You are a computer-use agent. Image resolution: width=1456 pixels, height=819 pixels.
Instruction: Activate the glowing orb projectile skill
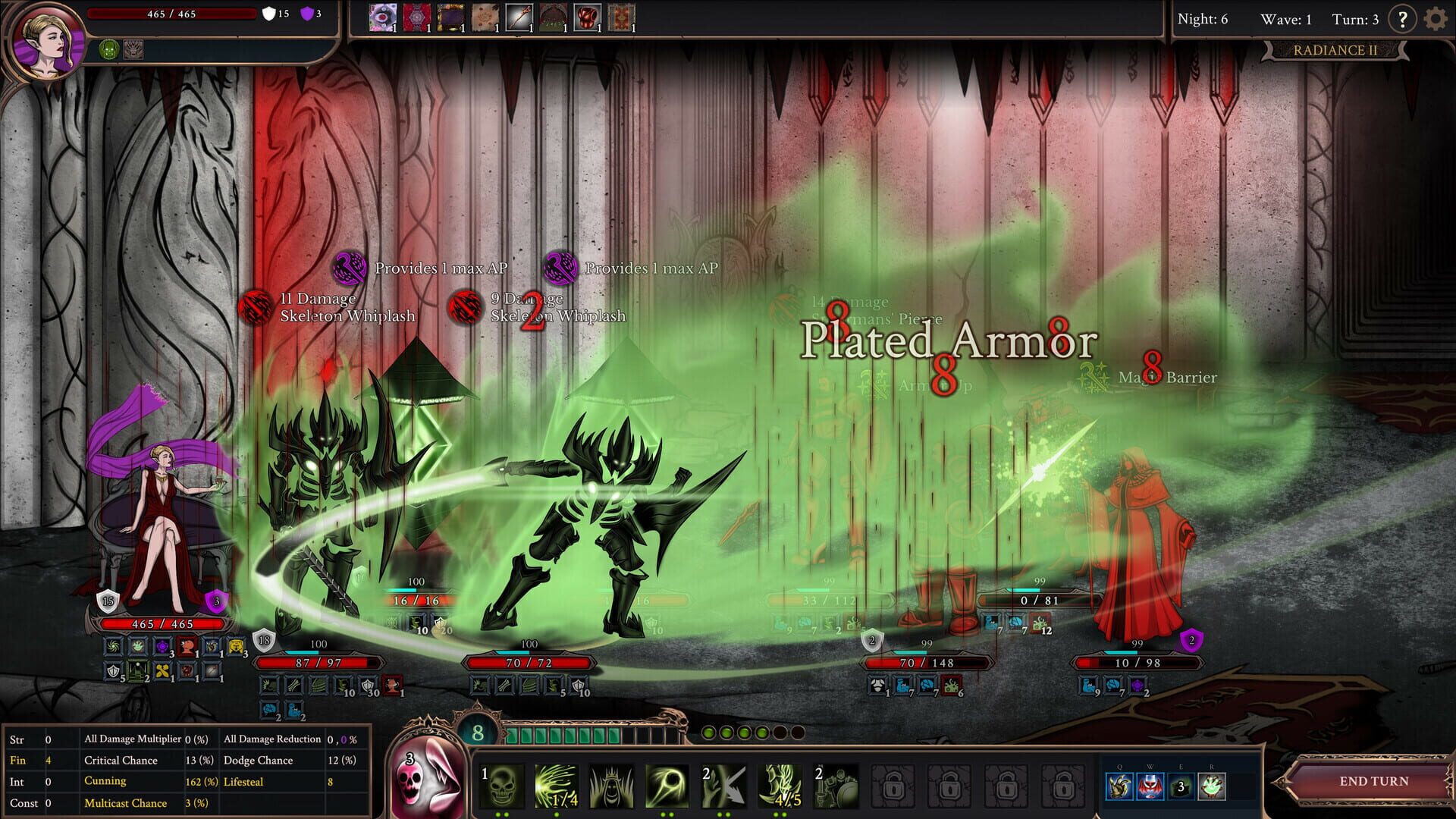pos(667,783)
